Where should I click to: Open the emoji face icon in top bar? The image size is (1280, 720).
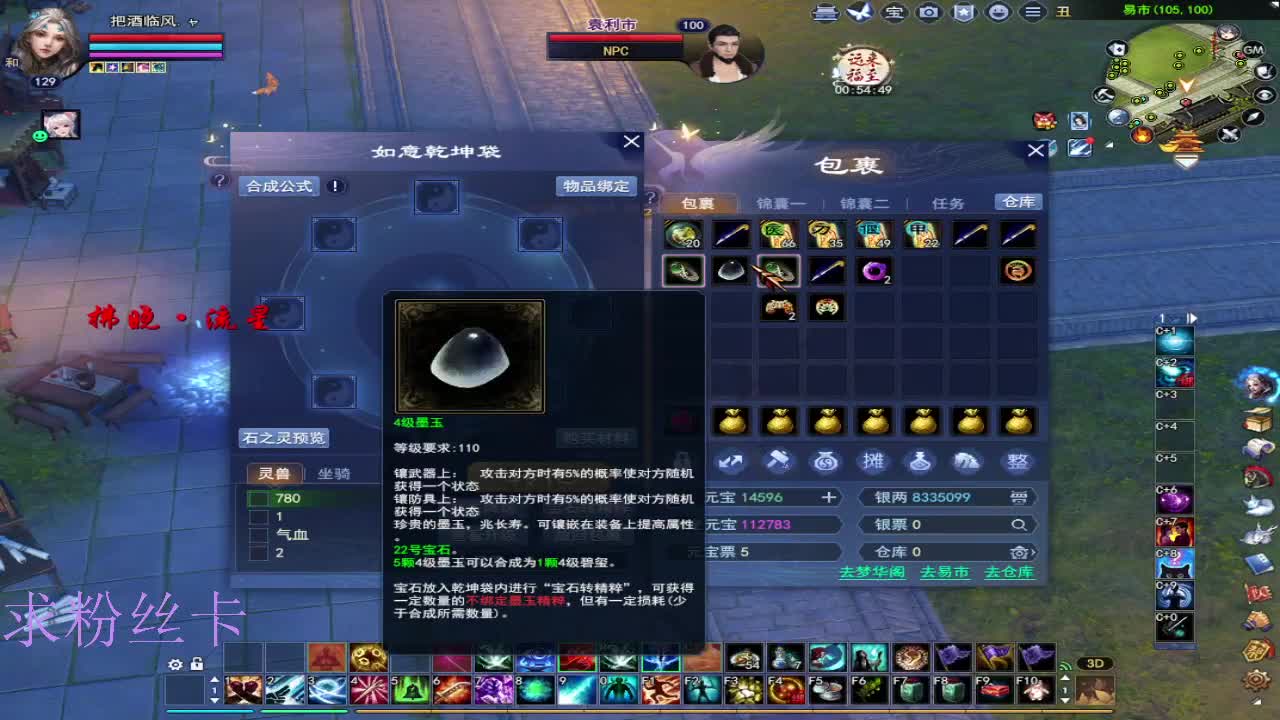(x=998, y=13)
